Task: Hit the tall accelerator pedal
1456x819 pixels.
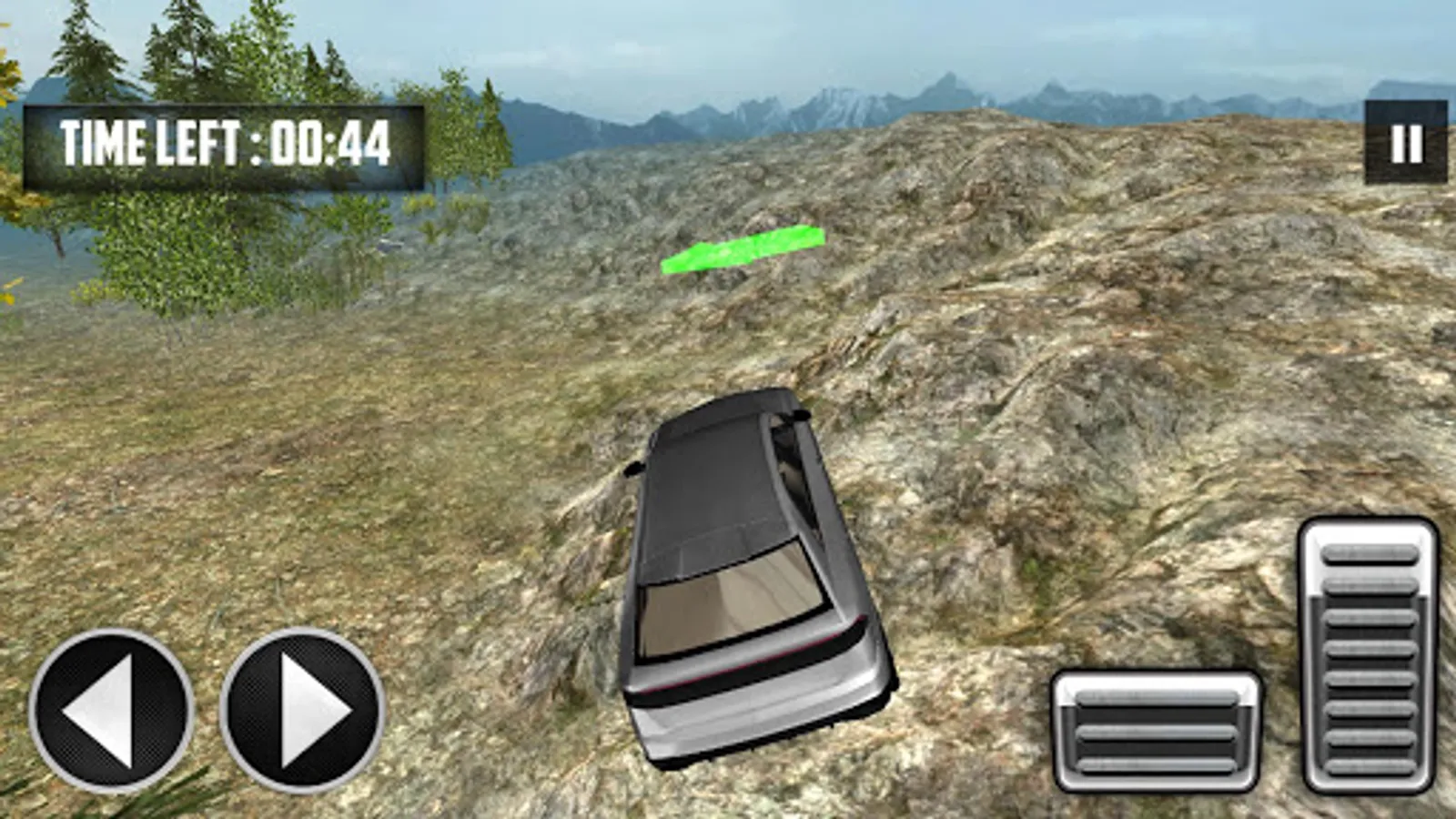Action: [x=1370, y=653]
